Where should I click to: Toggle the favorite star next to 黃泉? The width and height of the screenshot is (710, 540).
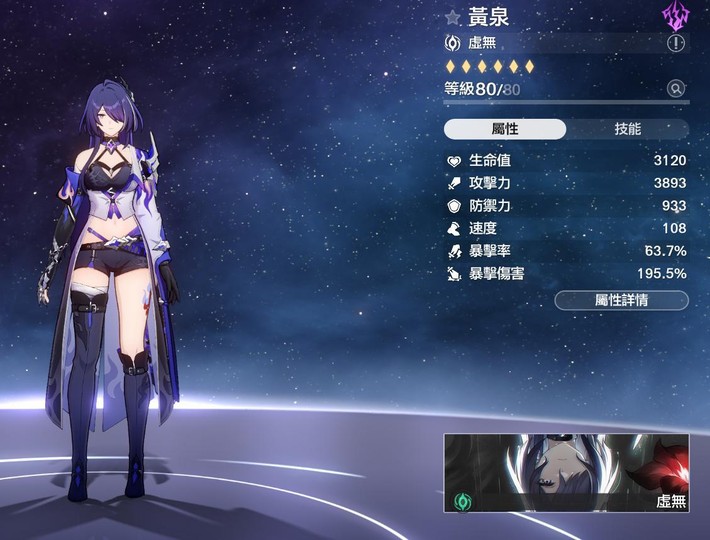click(453, 17)
